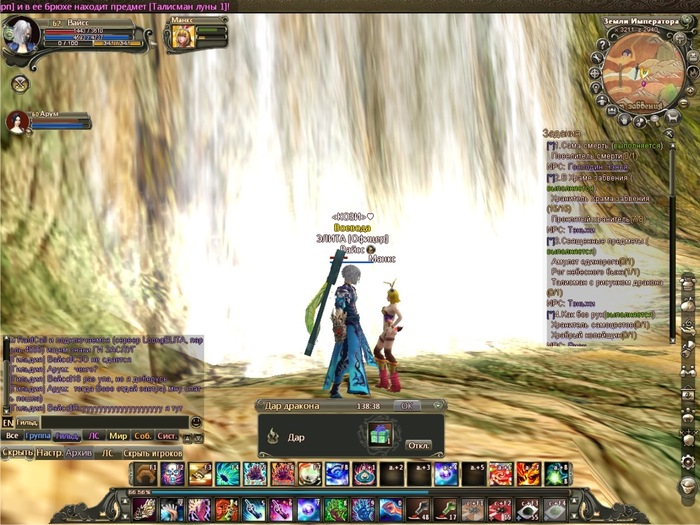Switch chat to the Все tab
Viewport: 700px width, 525px height.
(x=12, y=436)
